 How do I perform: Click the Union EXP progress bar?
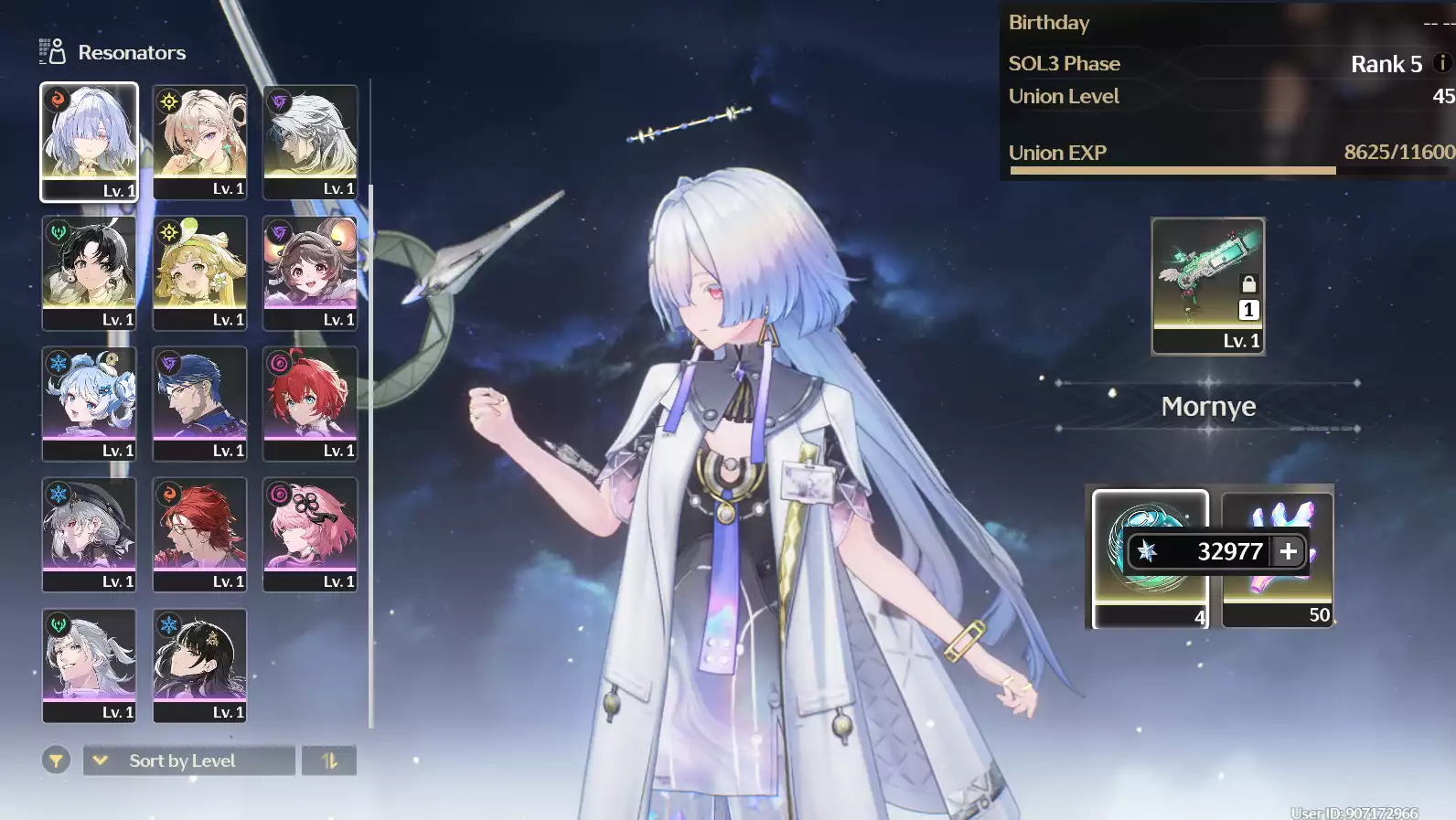click(1226, 170)
